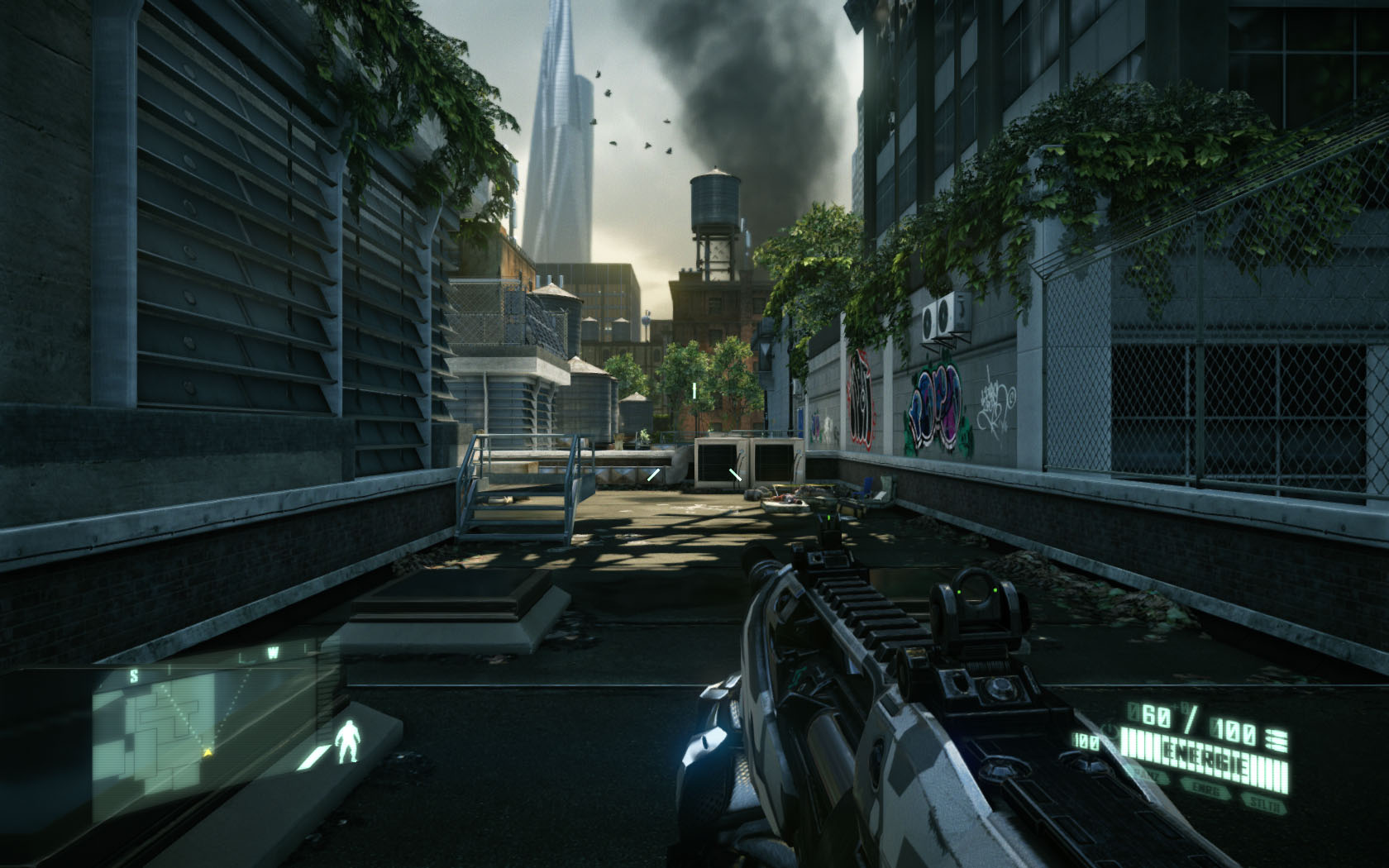Switch to the STLTH tab on the suit HUD
This screenshot has height=868, width=1389.
(1263, 801)
